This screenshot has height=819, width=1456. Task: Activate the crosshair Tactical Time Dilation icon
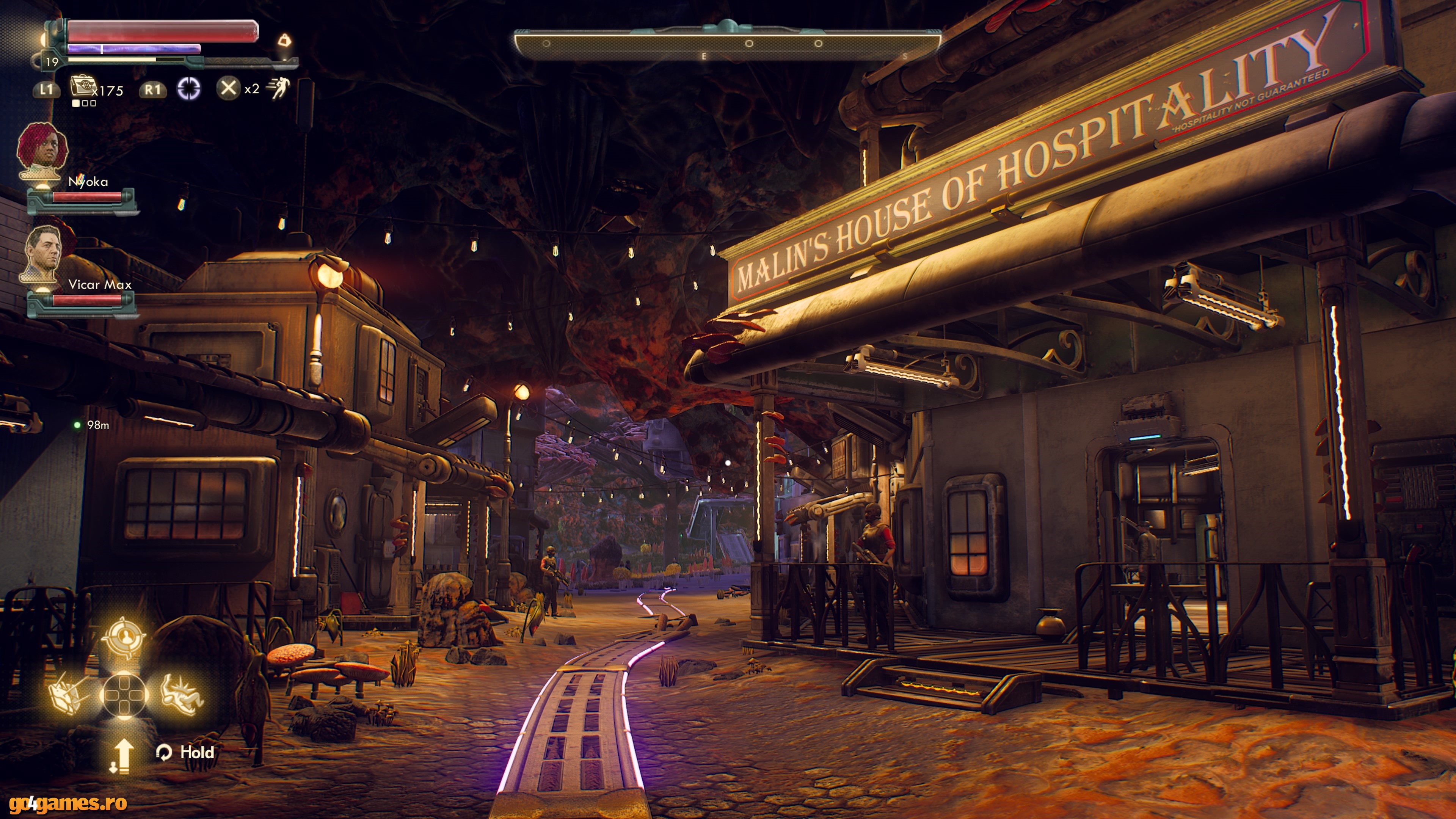pyautogui.click(x=189, y=89)
